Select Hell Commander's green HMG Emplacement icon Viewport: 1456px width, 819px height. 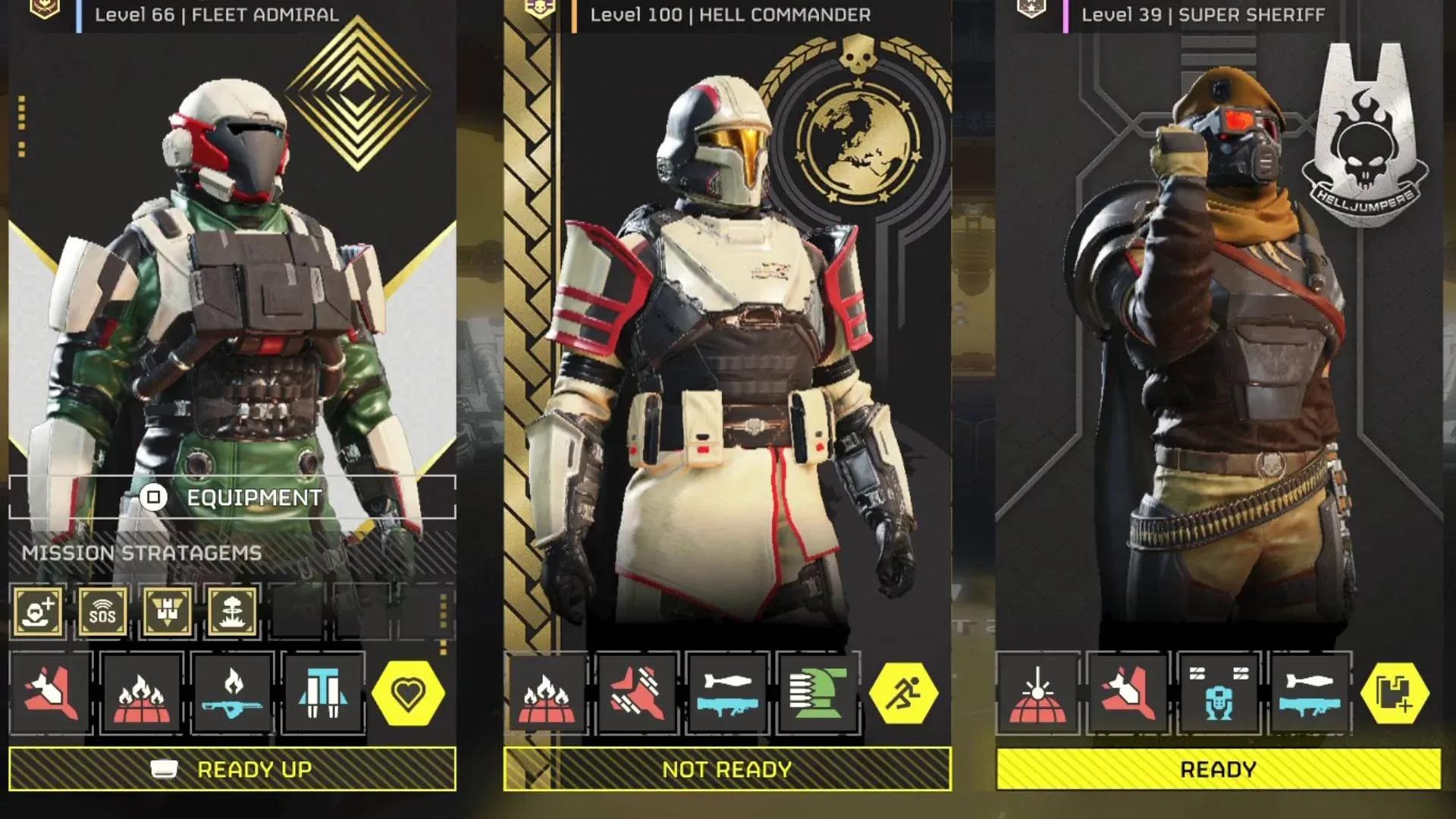point(819,692)
